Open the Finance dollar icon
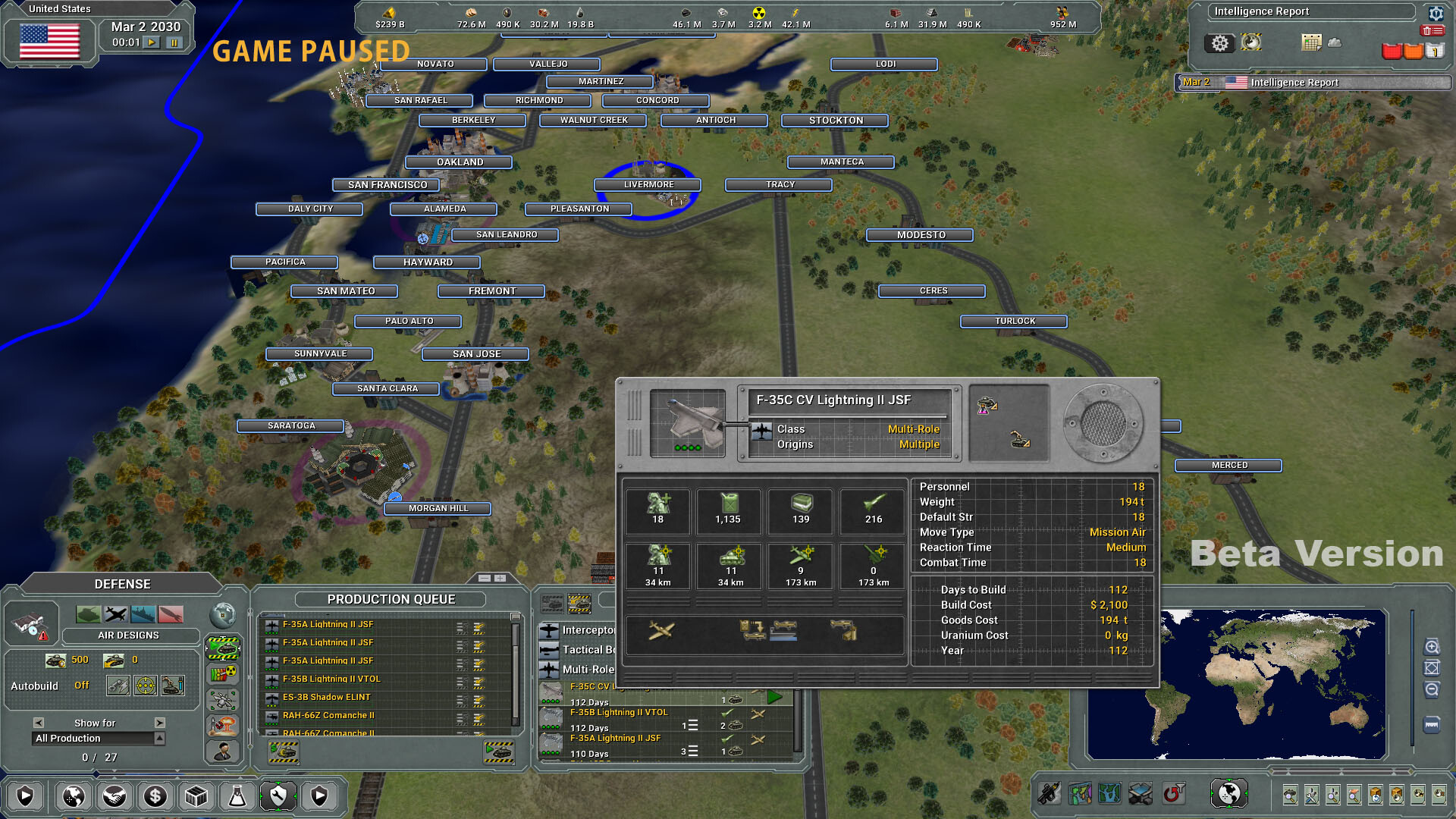1456x819 pixels. (155, 795)
